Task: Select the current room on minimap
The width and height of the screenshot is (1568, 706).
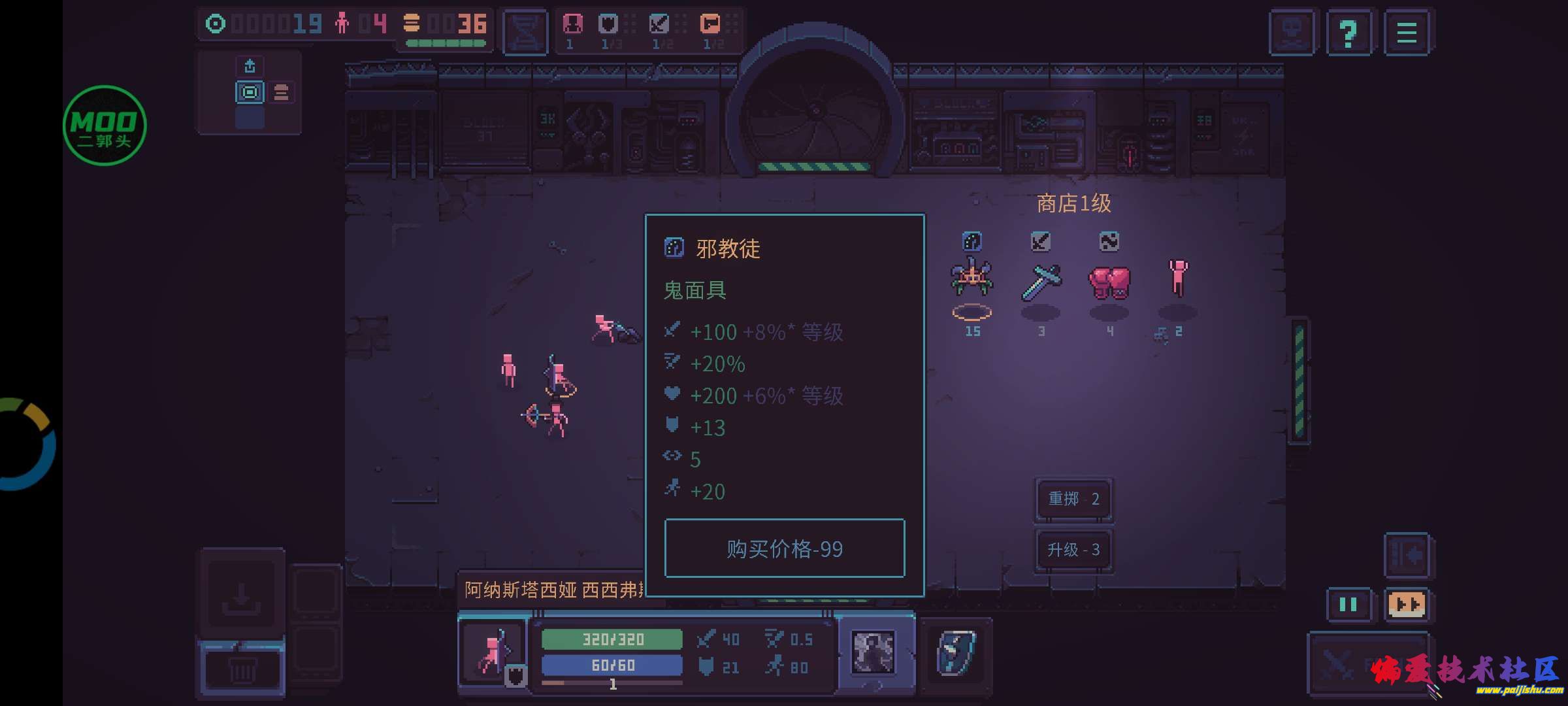Action: (250, 93)
